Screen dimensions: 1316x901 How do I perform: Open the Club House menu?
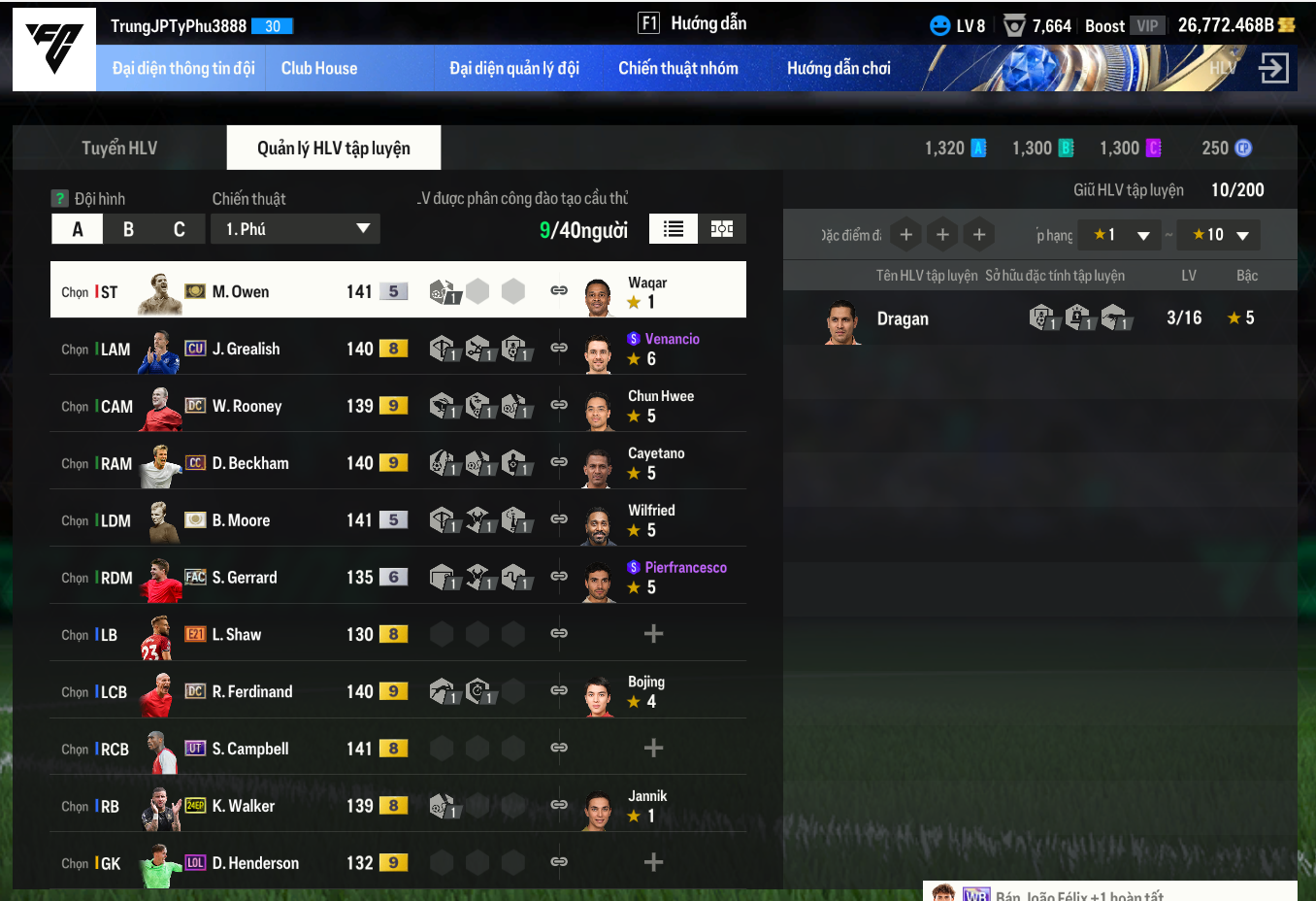click(319, 68)
